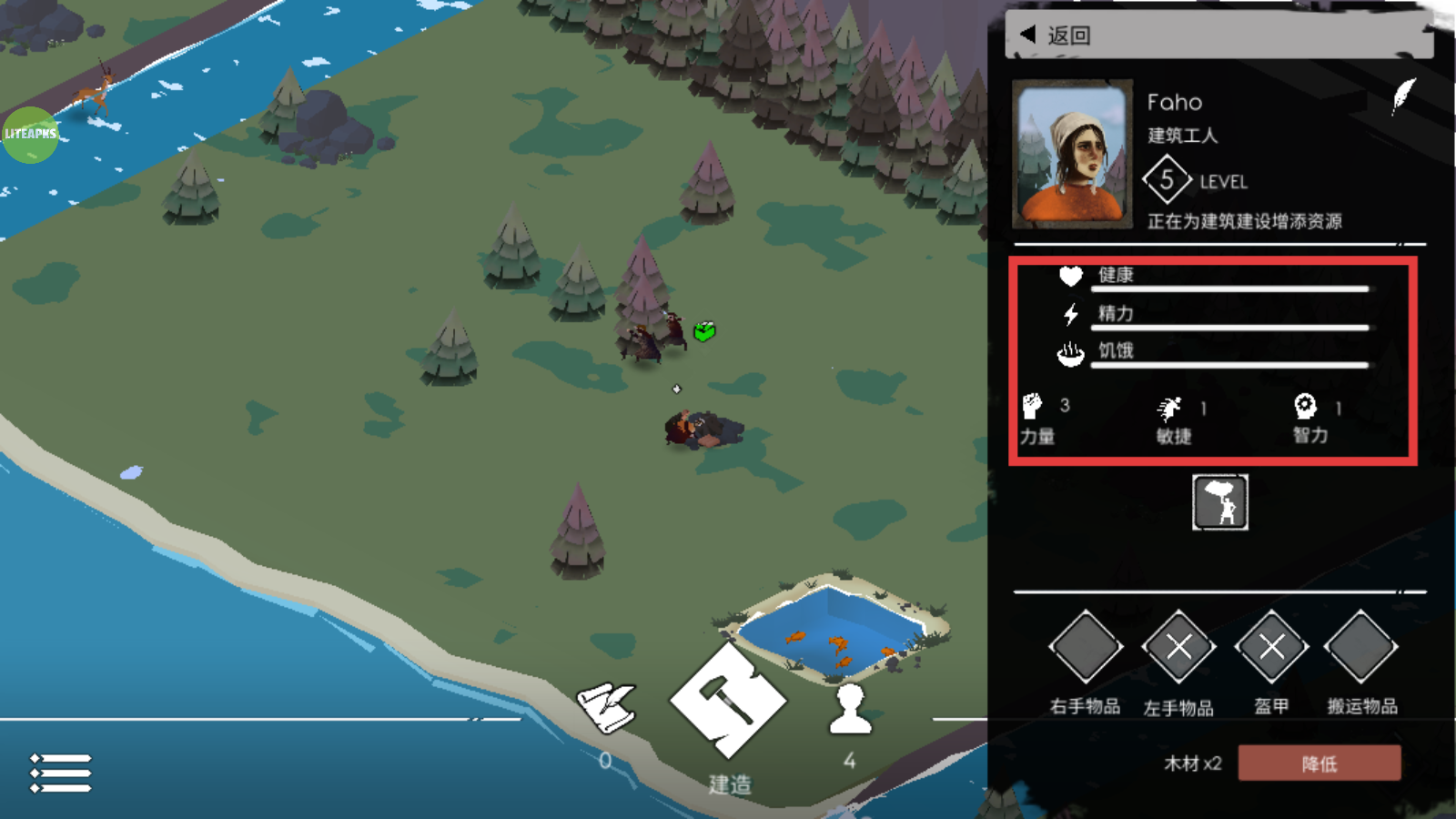Click the red 降低 button

(x=1319, y=763)
